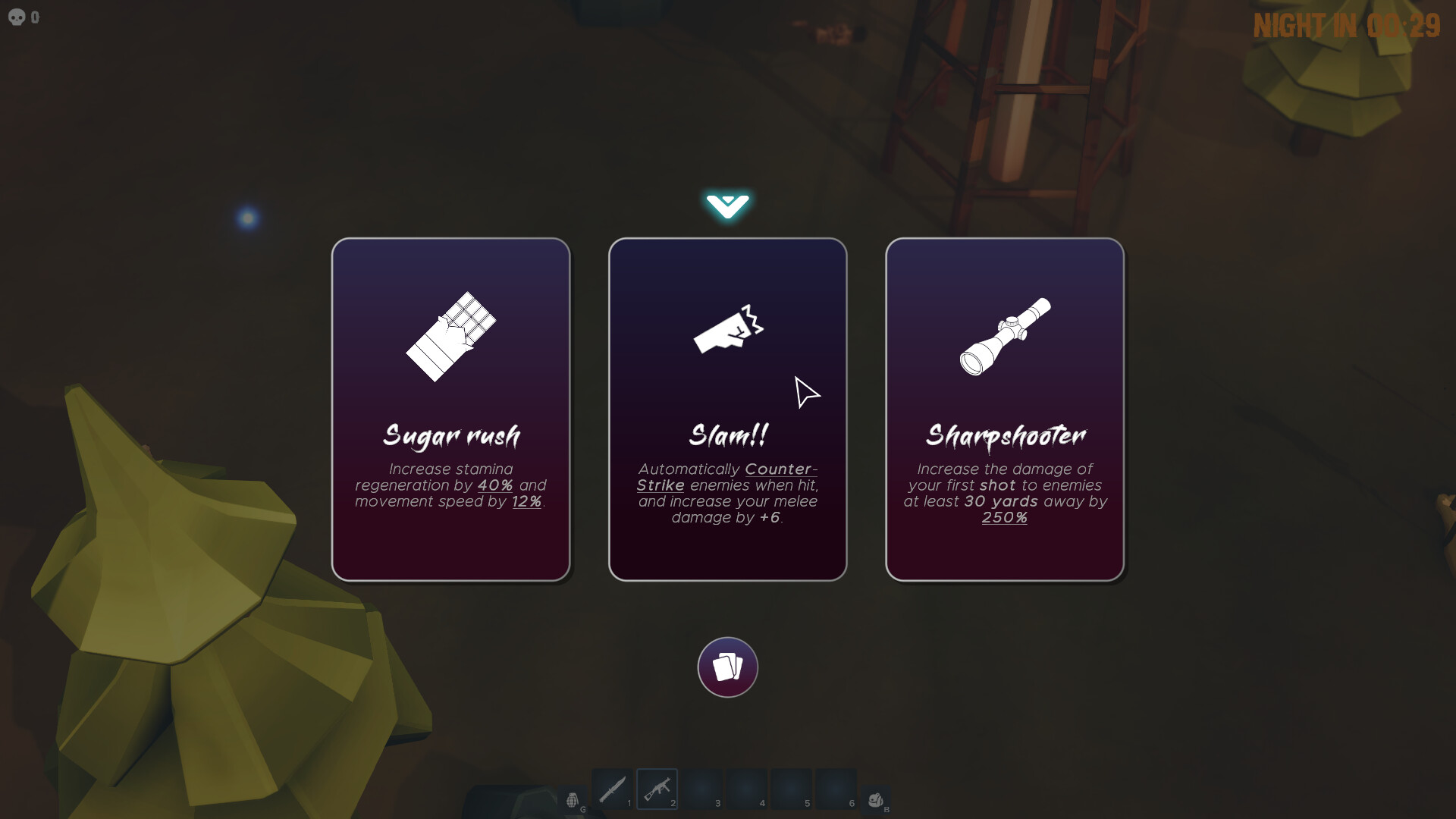The width and height of the screenshot is (1456, 819).
Task: Click the underlined 250% text on Sharpshooter
Action: click(1004, 518)
